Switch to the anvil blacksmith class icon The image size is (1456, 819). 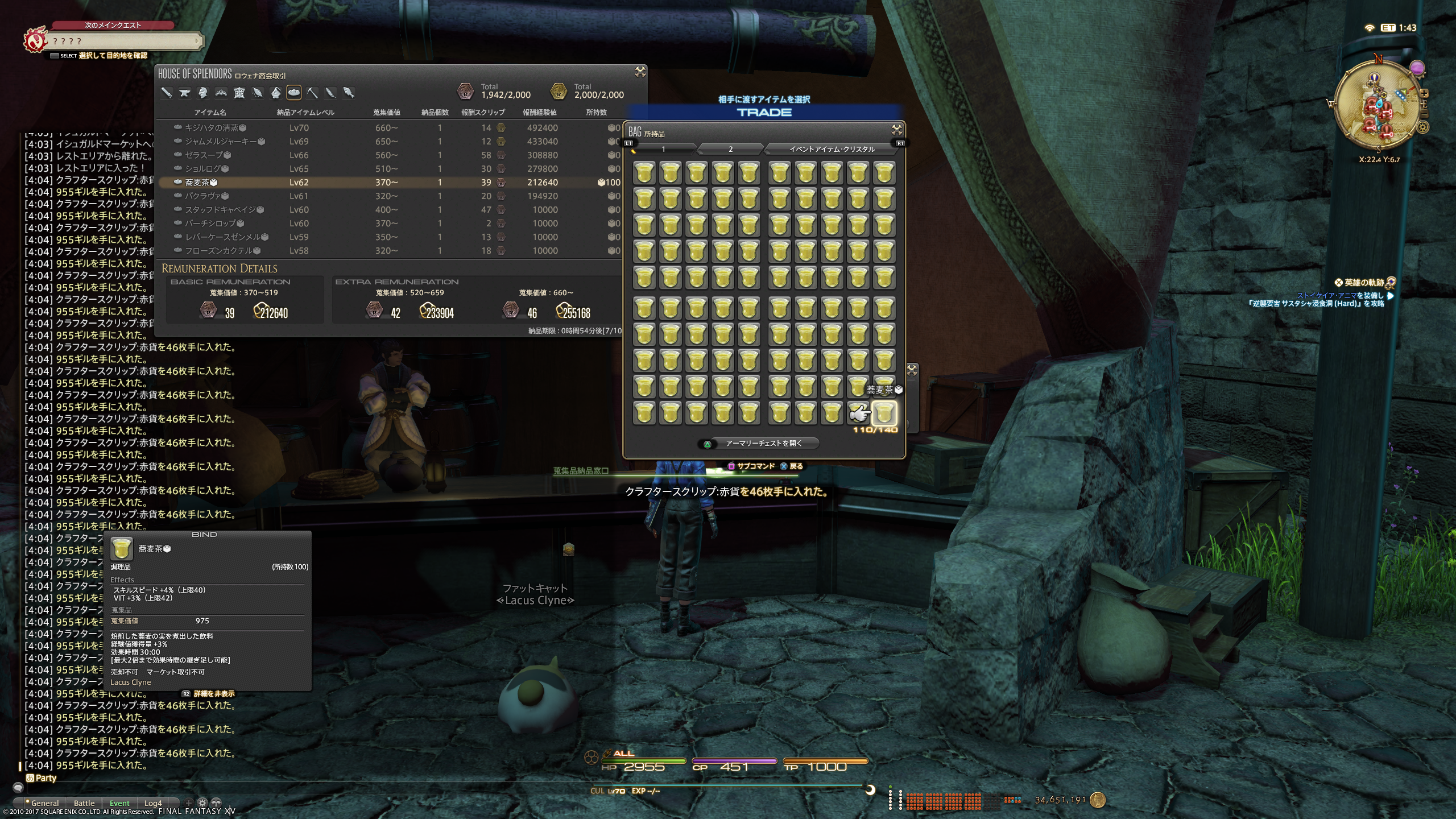click(x=184, y=93)
